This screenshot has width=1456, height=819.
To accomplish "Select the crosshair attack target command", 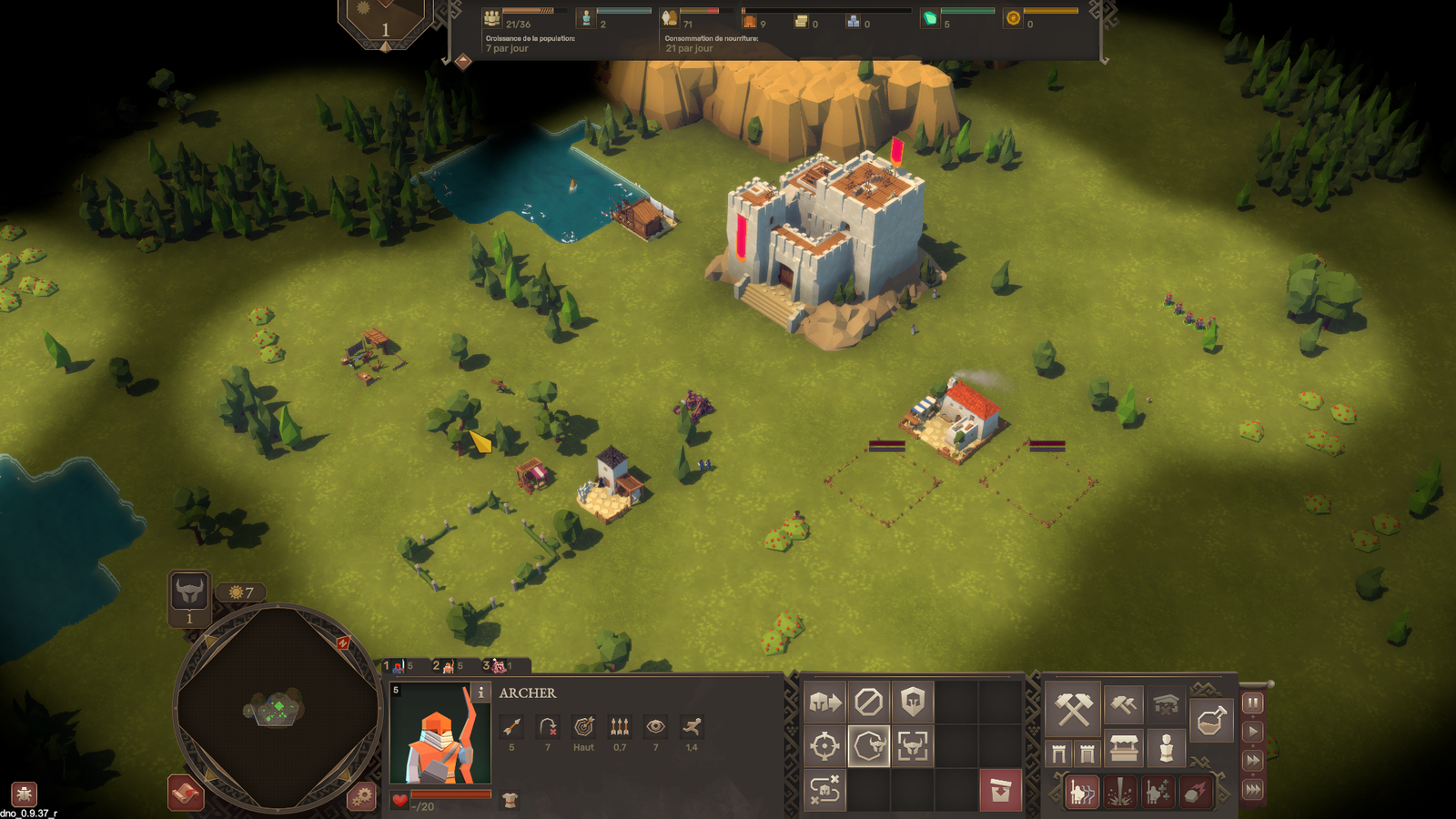I will click(x=825, y=746).
